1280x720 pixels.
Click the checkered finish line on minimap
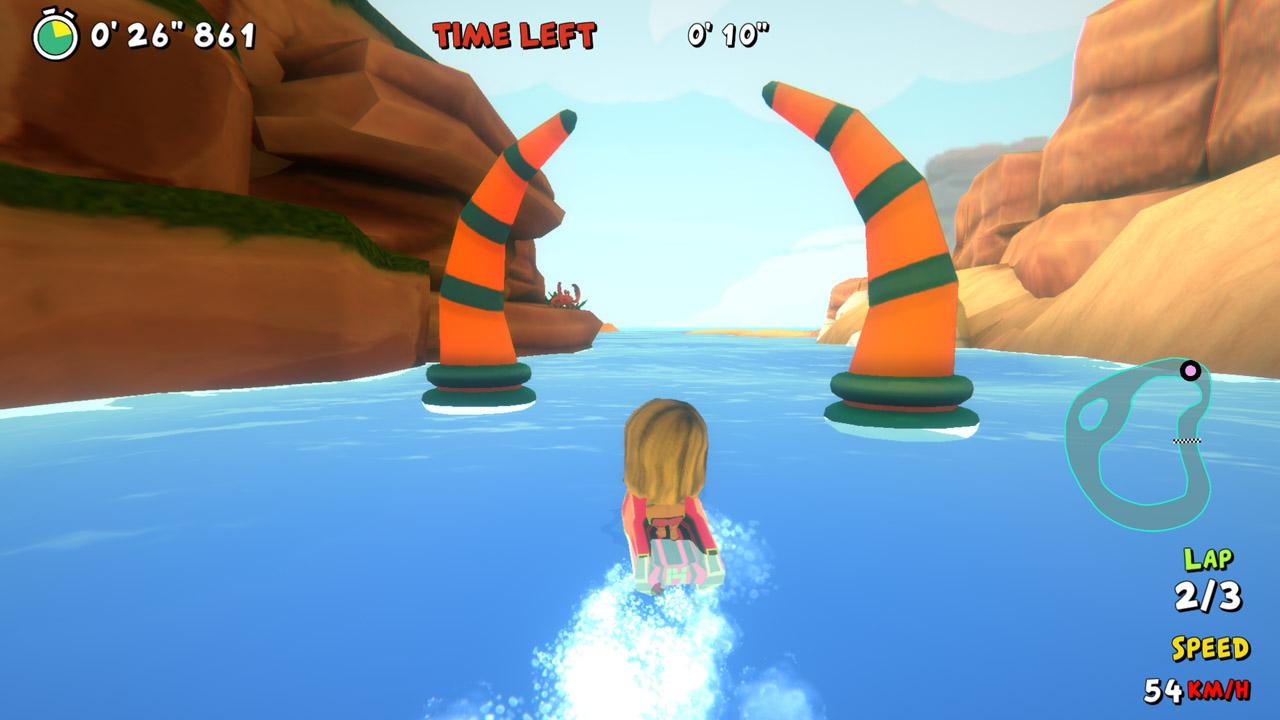point(1187,440)
